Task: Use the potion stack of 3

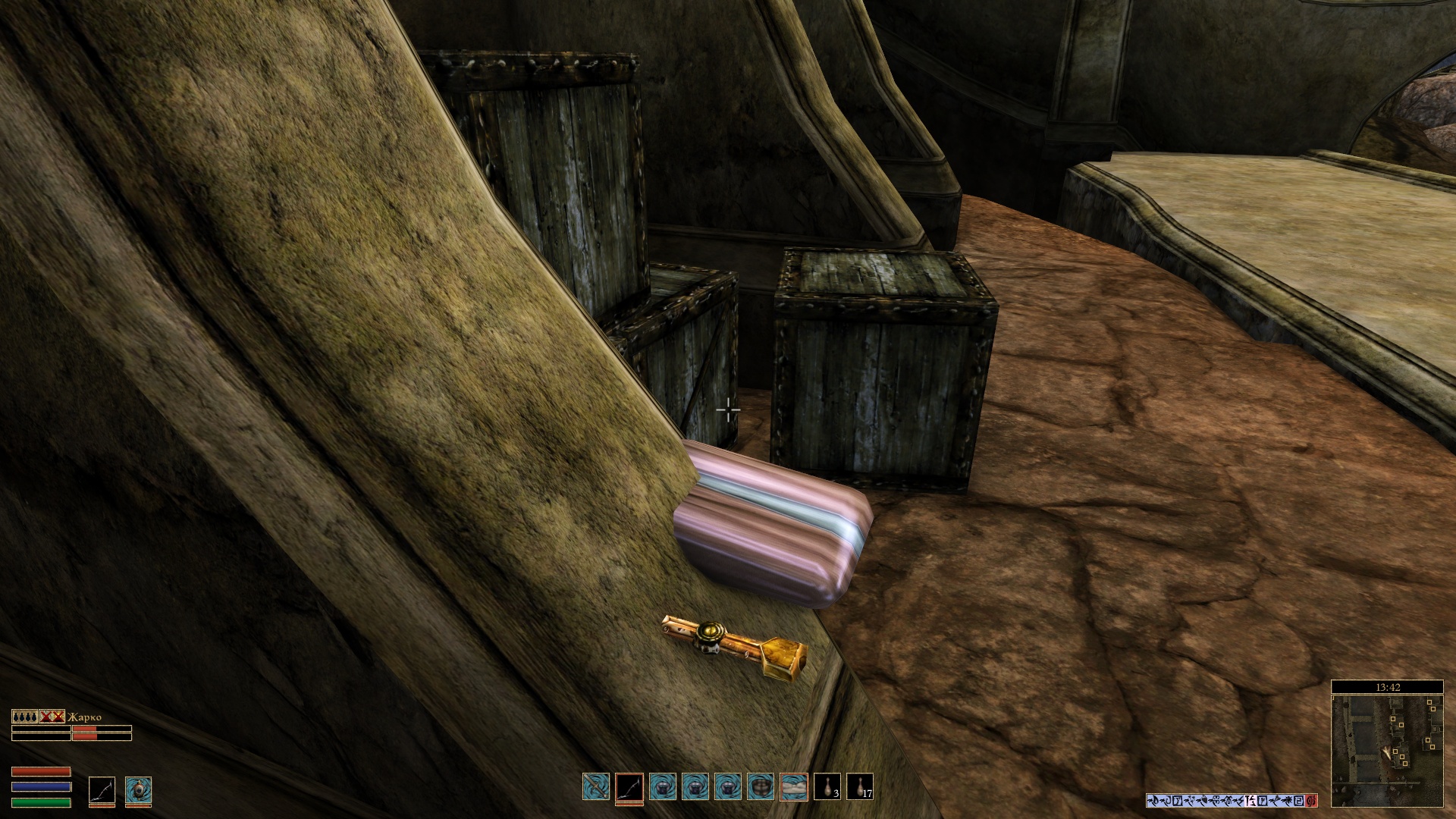Action: 827,787
